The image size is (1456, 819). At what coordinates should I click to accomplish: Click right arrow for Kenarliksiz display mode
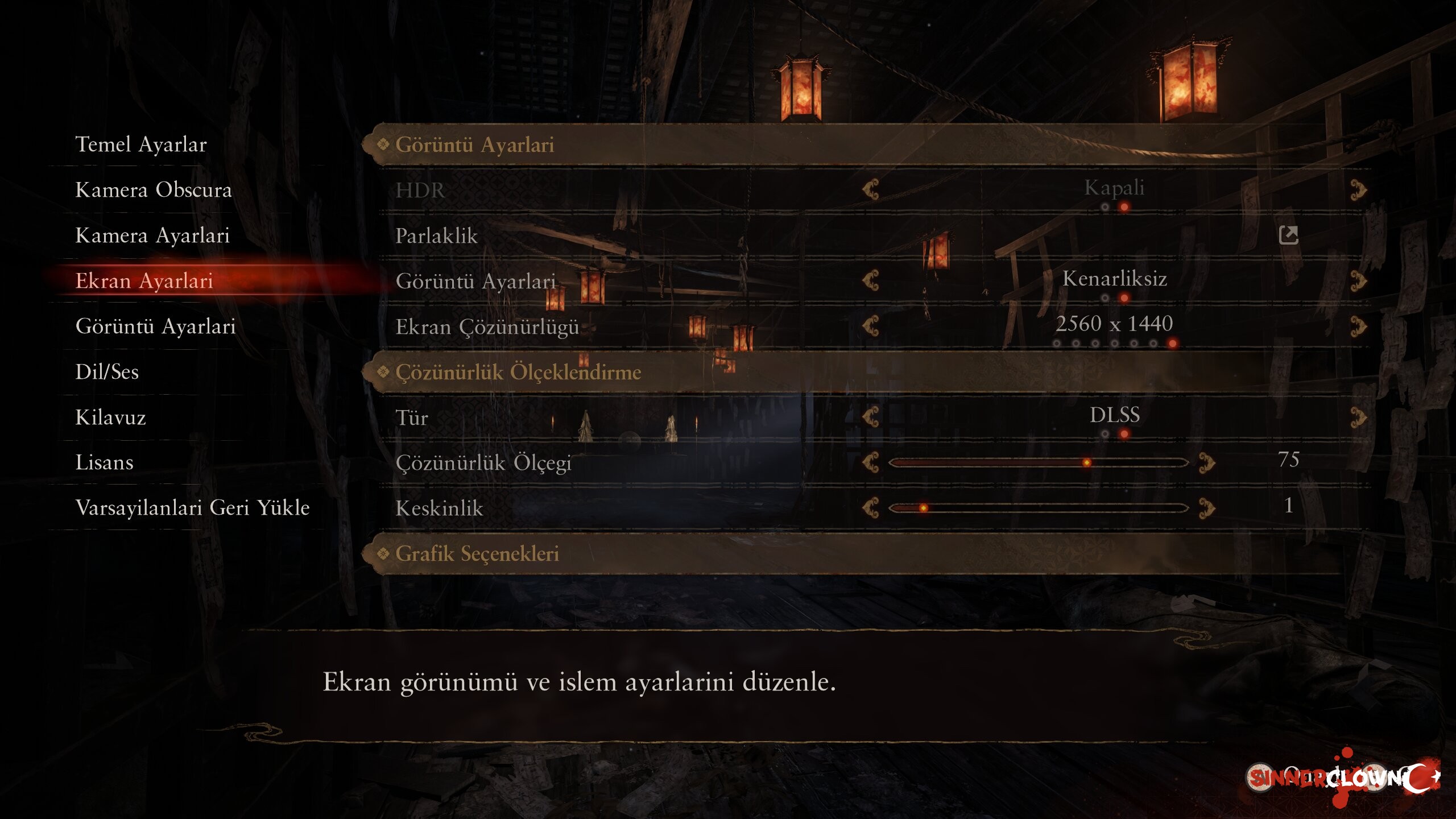tap(1358, 280)
